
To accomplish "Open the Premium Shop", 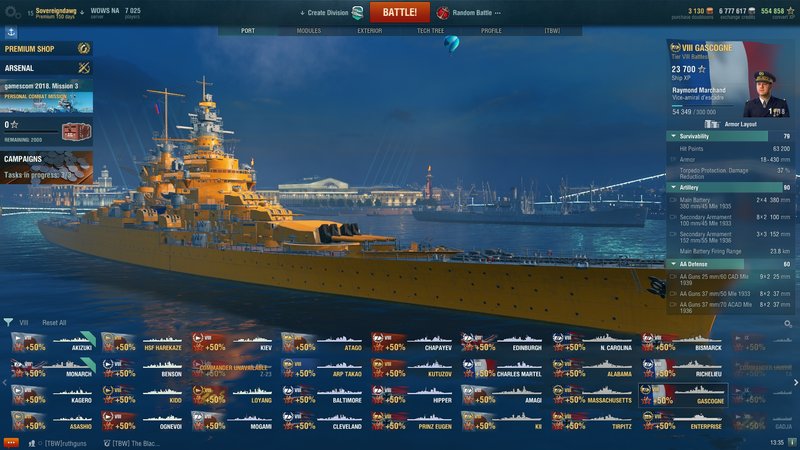I will point(46,48).
